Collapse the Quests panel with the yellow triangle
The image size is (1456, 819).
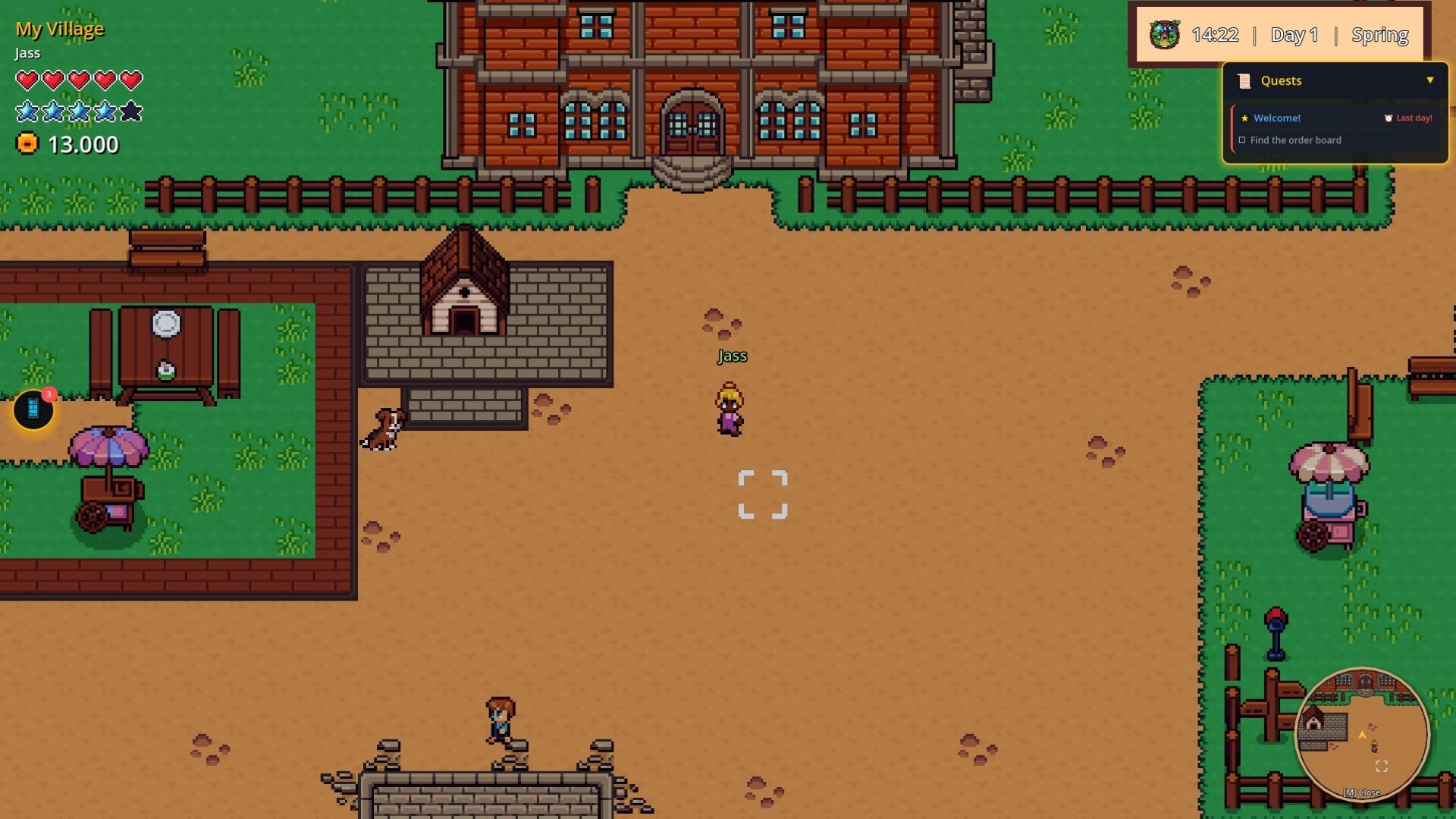(x=1430, y=80)
